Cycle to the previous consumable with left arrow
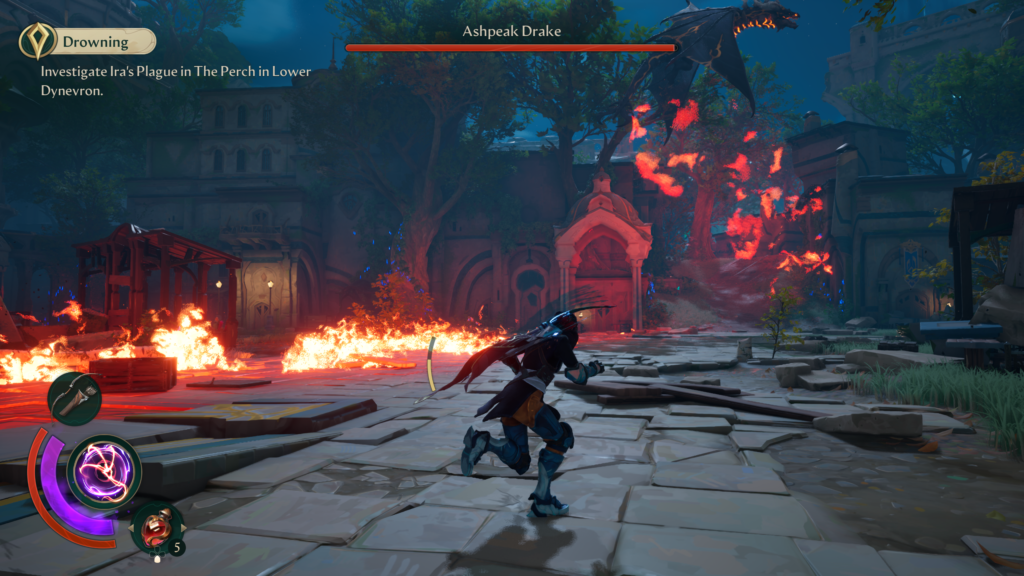This screenshot has width=1024, height=576. tap(132, 528)
